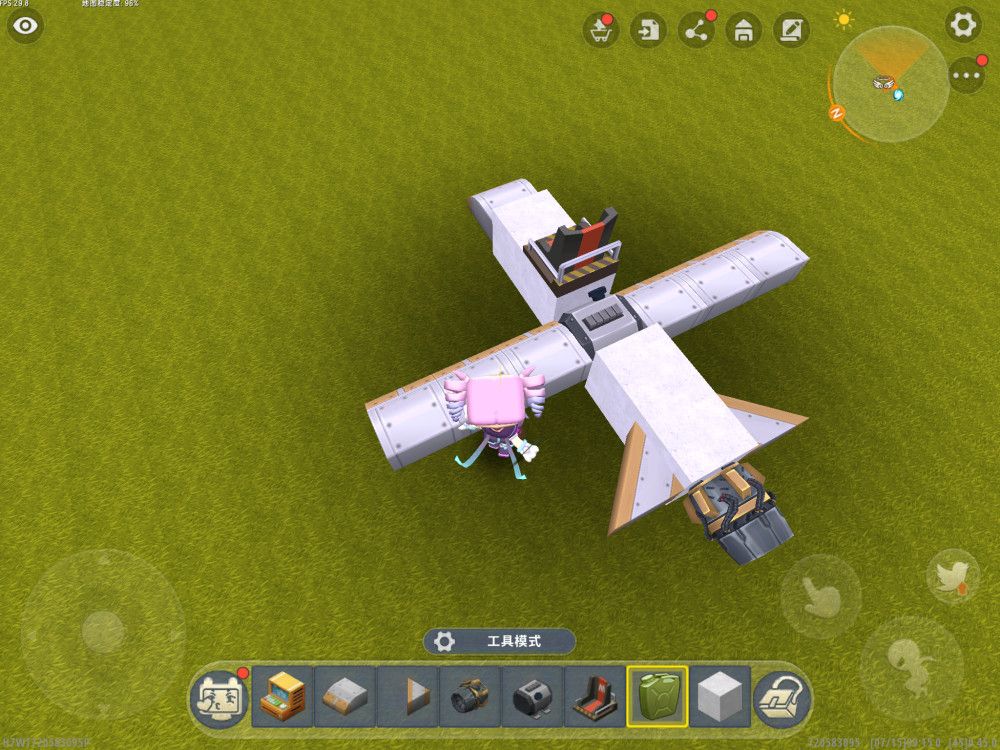This screenshot has width=1000, height=750.
Task: Open the scroll-and-pencil edit icon
Action: (x=790, y=29)
